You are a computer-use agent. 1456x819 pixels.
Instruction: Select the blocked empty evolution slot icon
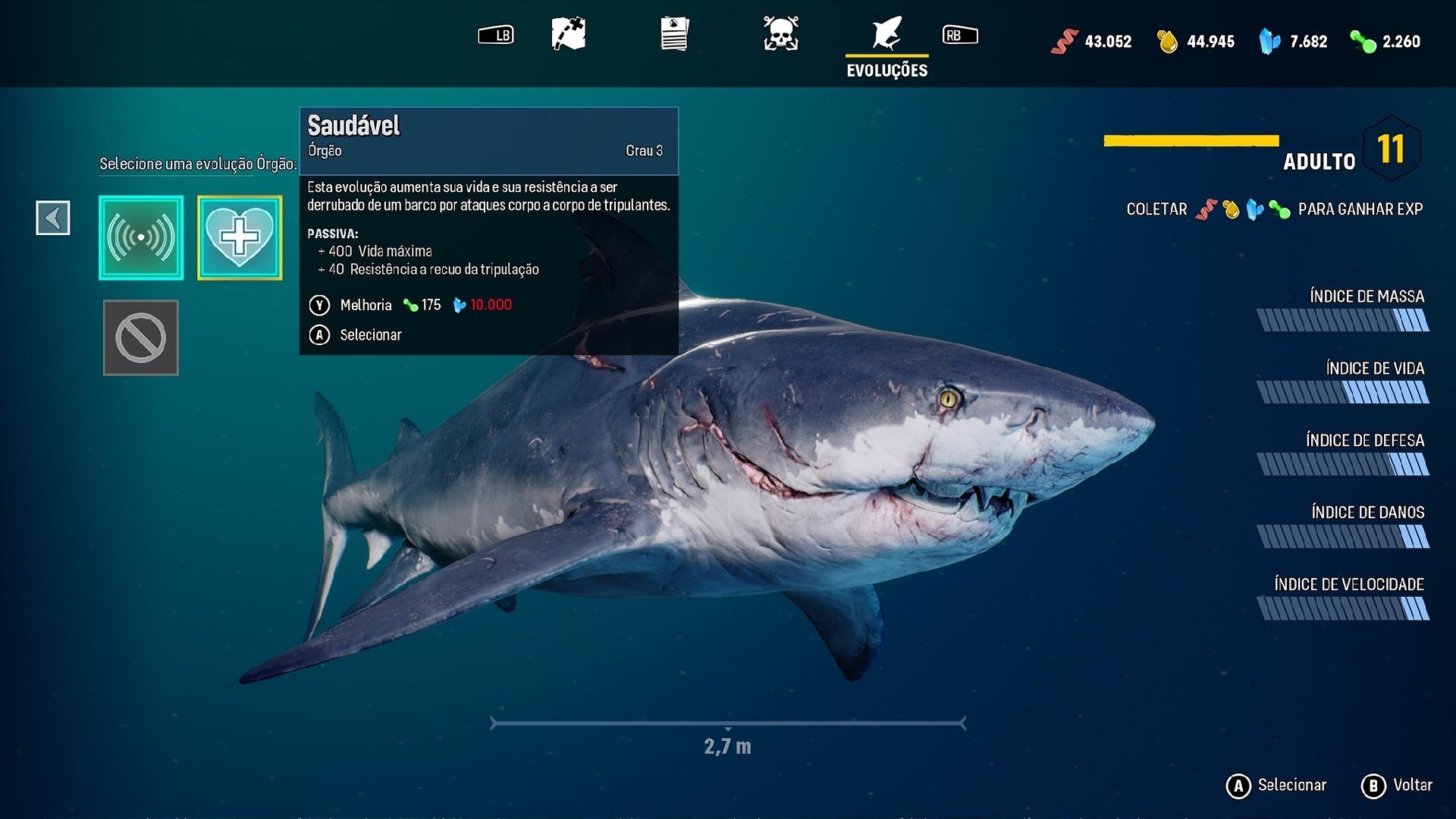[140, 337]
